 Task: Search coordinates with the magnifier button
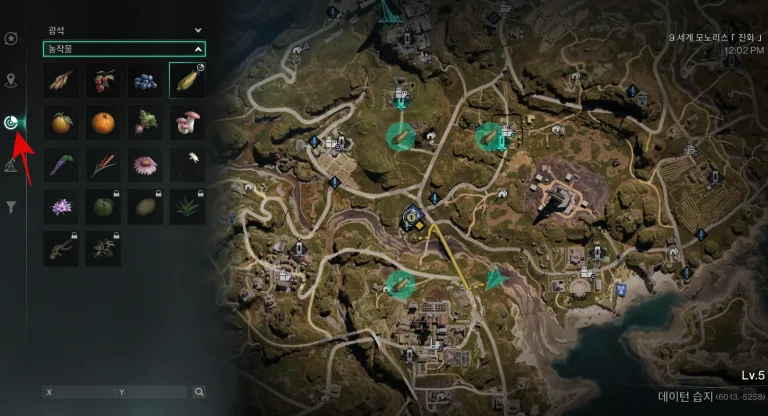[199, 392]
